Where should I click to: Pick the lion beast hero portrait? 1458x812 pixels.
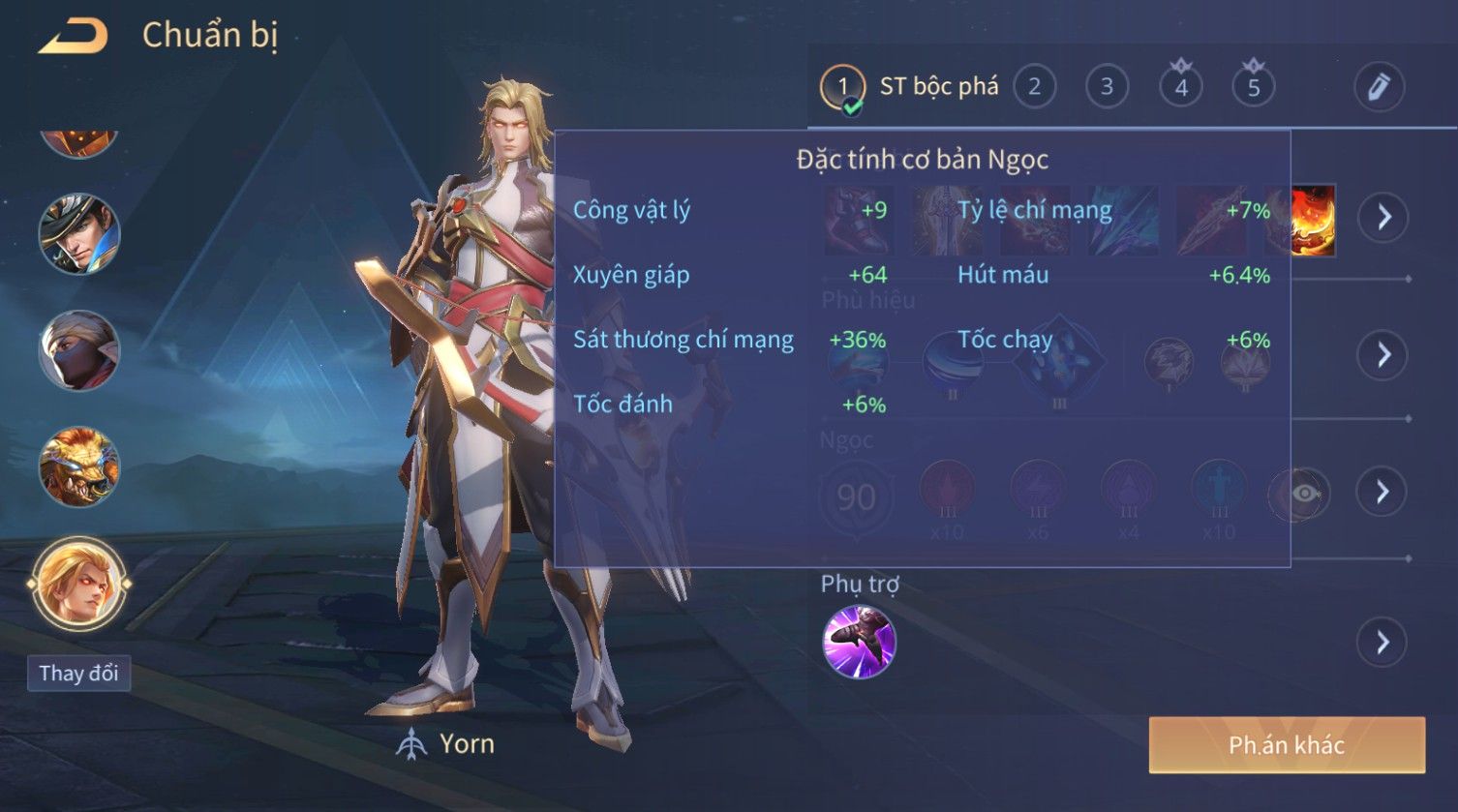tap(79, 467)
